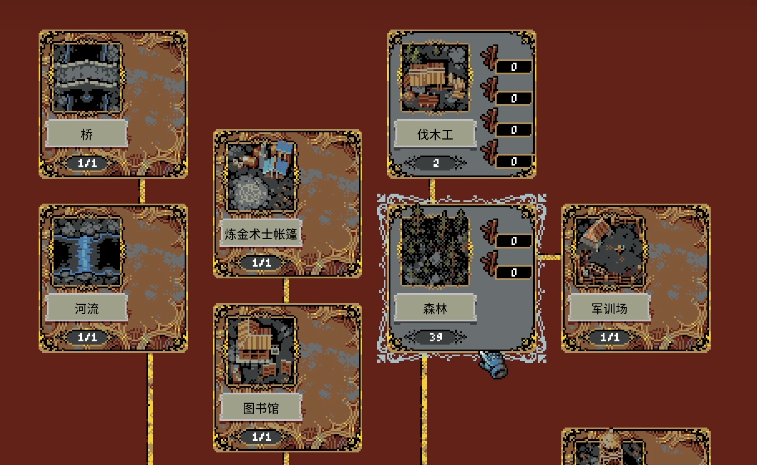757x465 pixels.
Task: Select the highlighted 森林 card
Action: point(461,278)
